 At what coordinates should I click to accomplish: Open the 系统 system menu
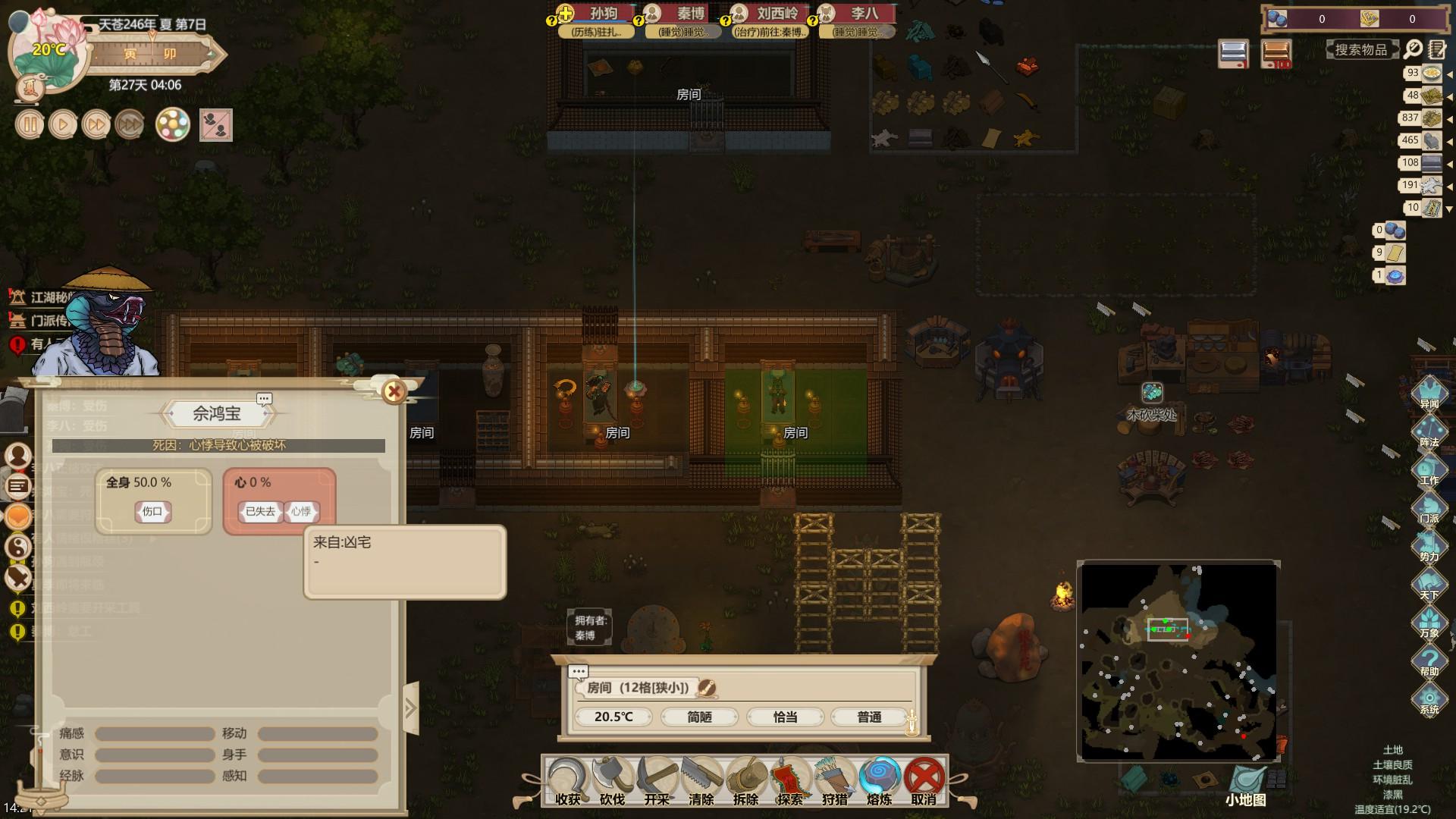tap(1429, 698)
